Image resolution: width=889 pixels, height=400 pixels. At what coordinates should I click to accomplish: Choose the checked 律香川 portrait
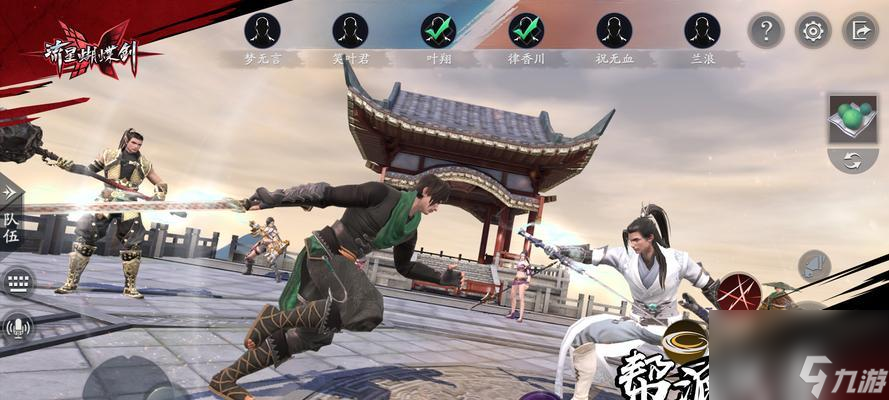[x=526, y=30]
